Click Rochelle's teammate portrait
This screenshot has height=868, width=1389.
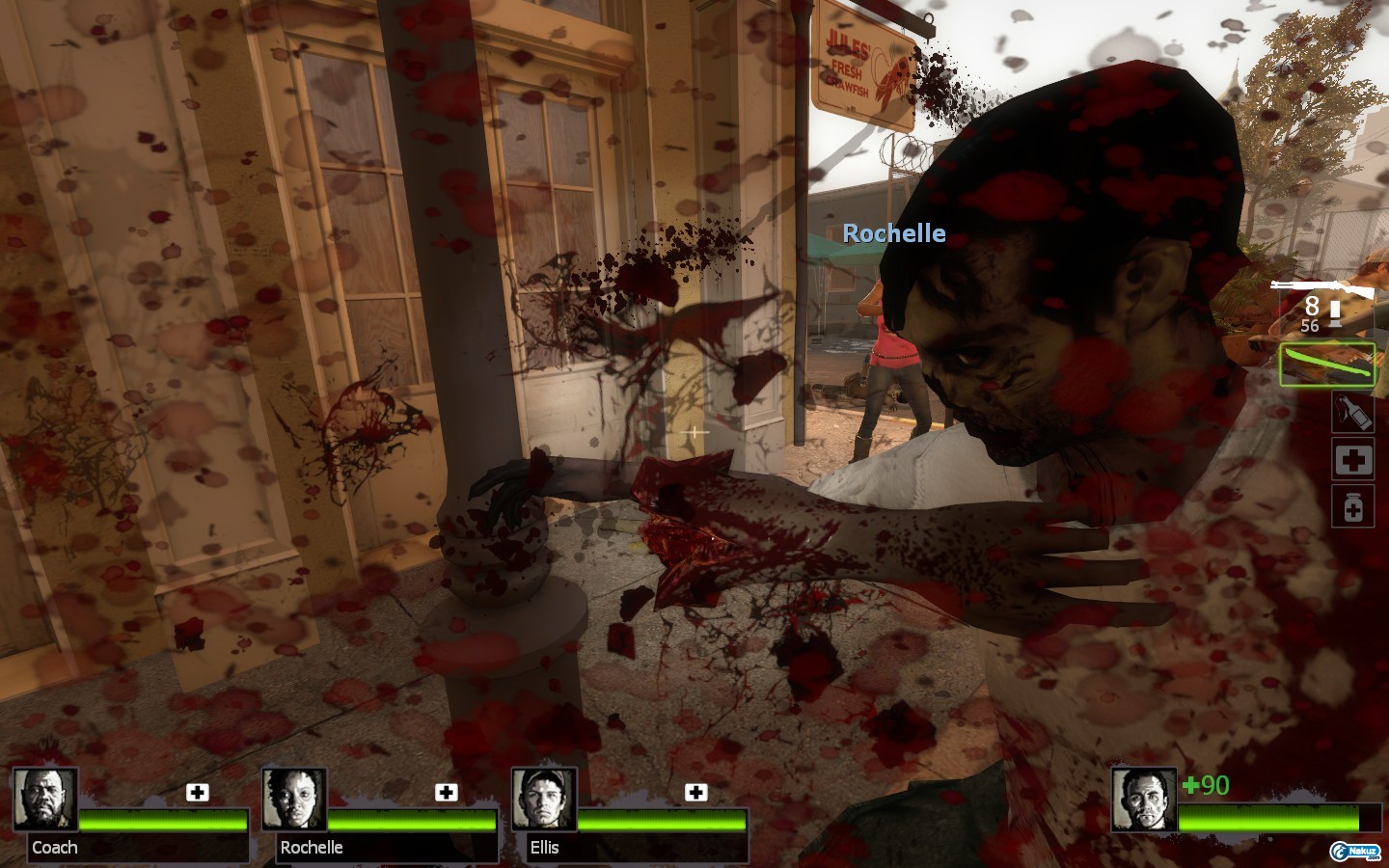coord(294,800)
